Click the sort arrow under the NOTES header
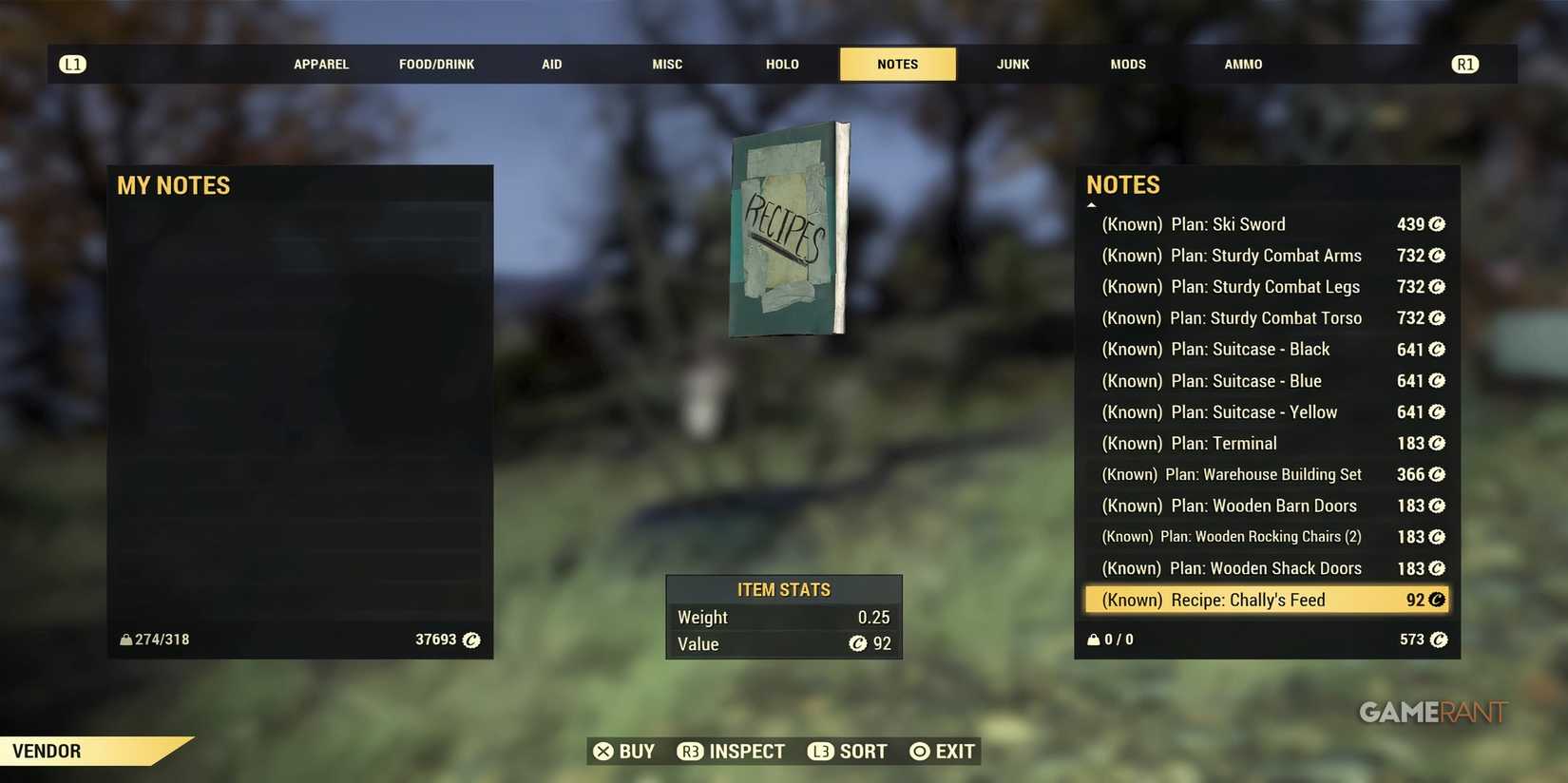The height and width of the screenshot is (783, 1568). [x=1092, y=203]
